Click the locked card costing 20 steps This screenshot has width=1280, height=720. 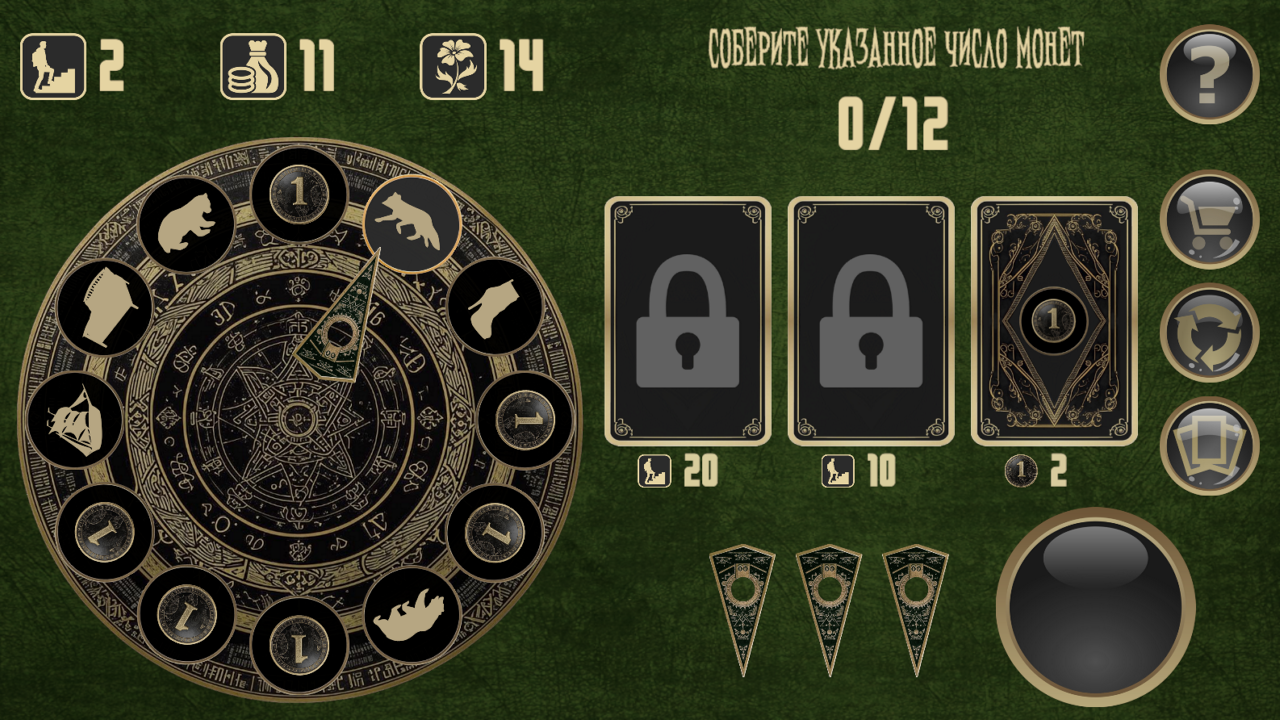pyautogui.click(x=686, y=320)
